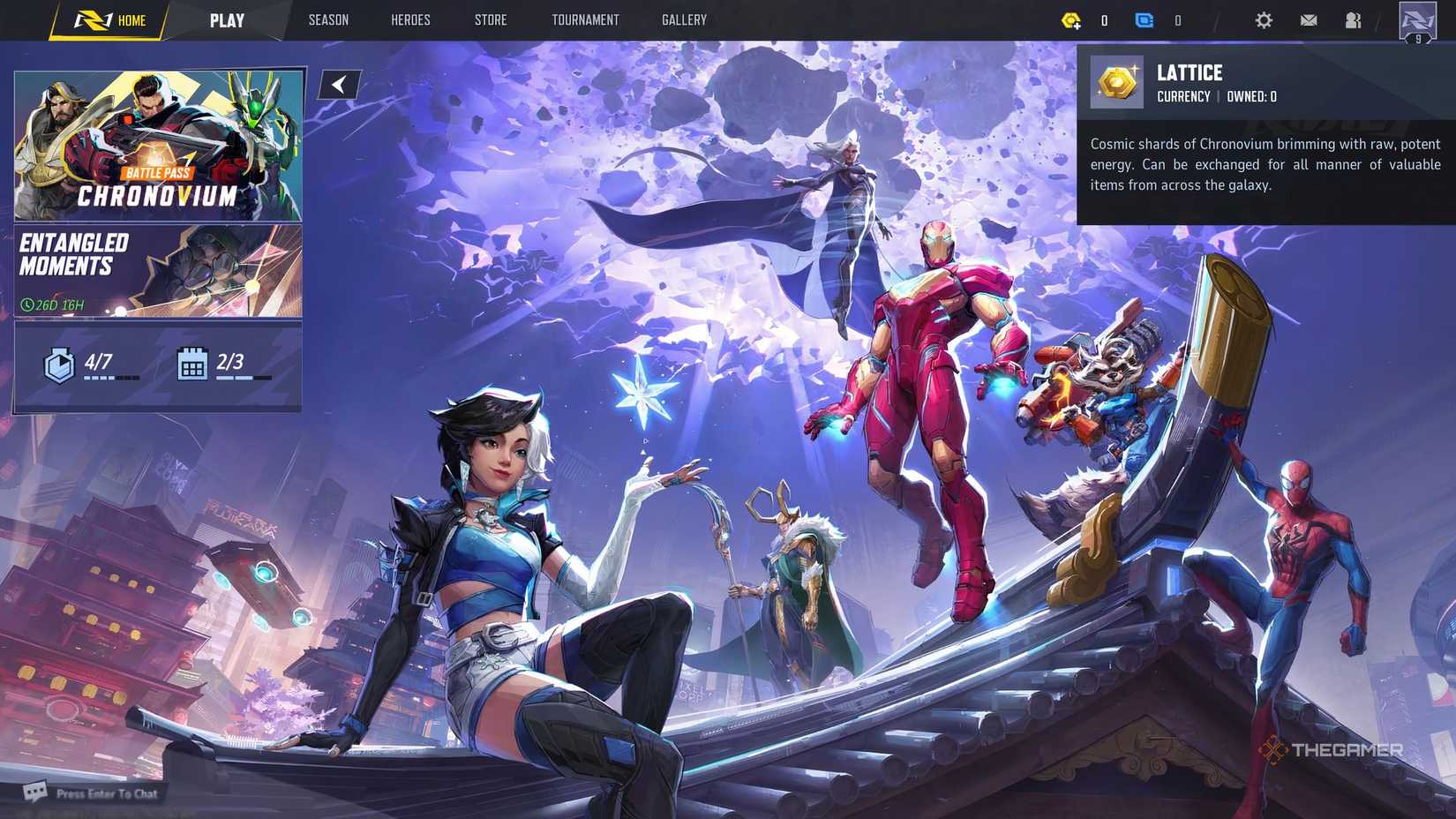Open the Chronovium Battle Pass banner

[x=157, y=146]
